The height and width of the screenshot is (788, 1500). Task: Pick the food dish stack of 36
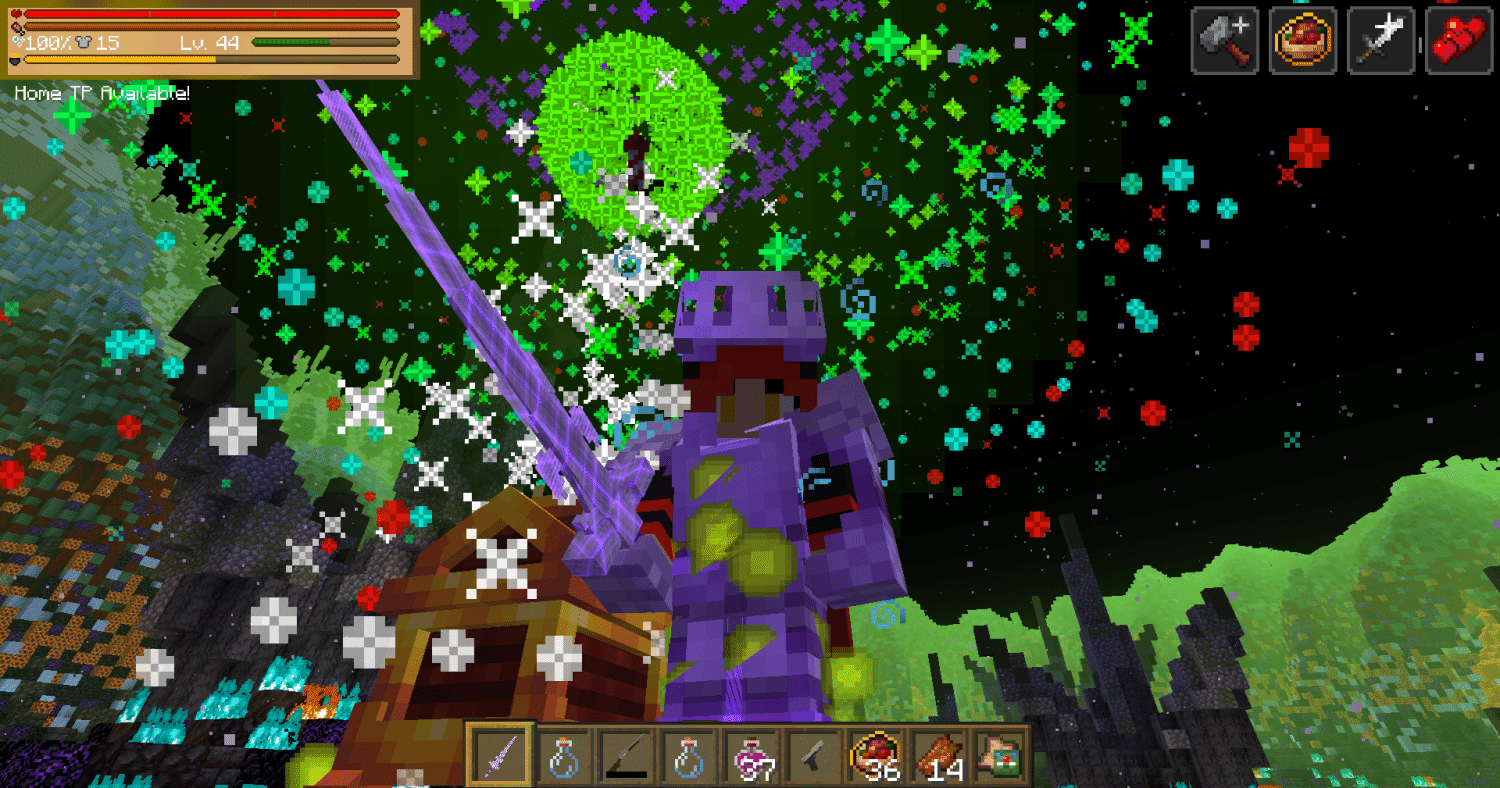click(875, 755)
